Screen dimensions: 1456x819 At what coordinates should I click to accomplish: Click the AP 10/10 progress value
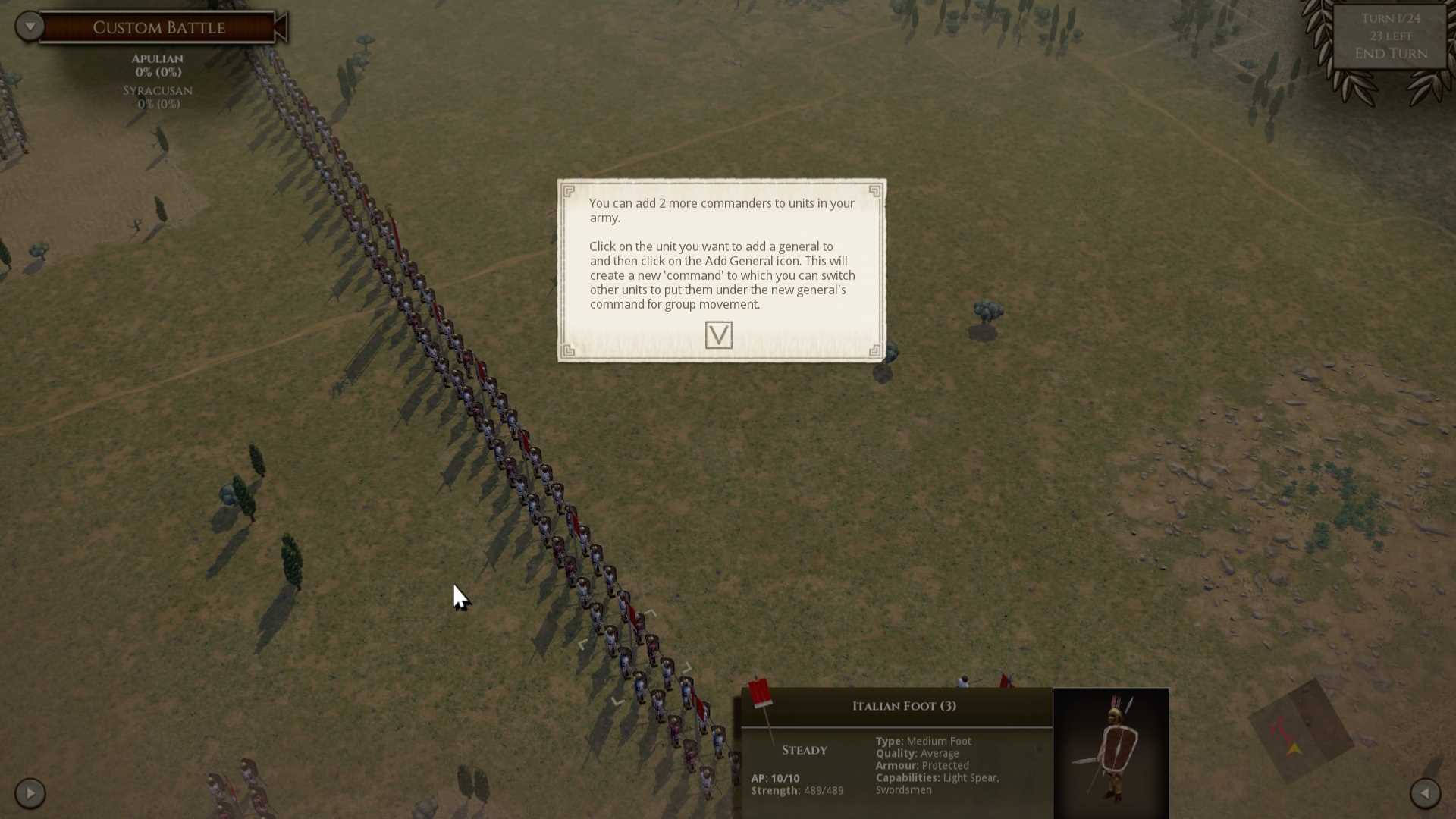pyautogui.click(x=774, y=777)
